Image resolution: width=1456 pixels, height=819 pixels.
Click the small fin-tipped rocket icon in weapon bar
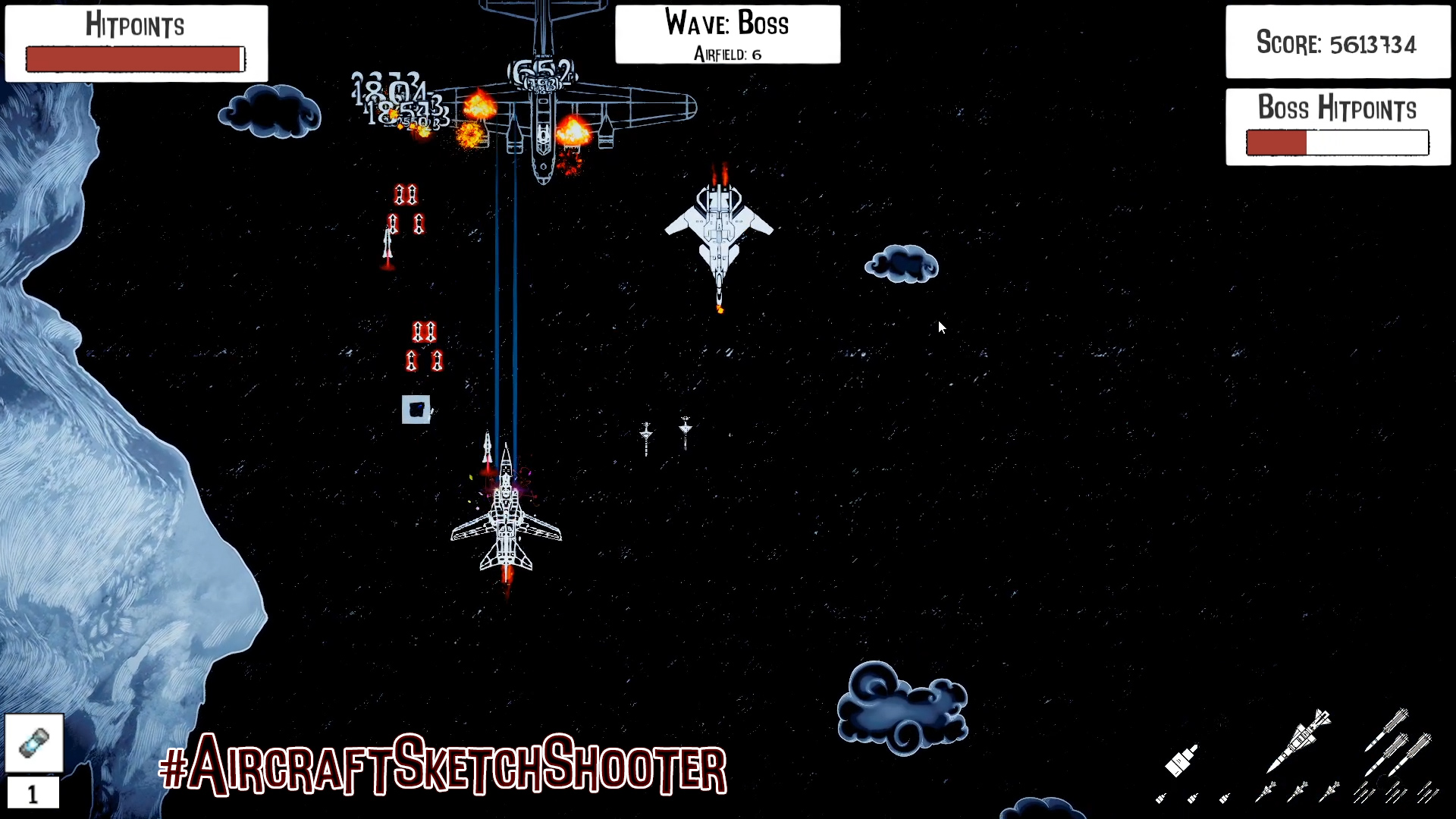[1266, 790]
